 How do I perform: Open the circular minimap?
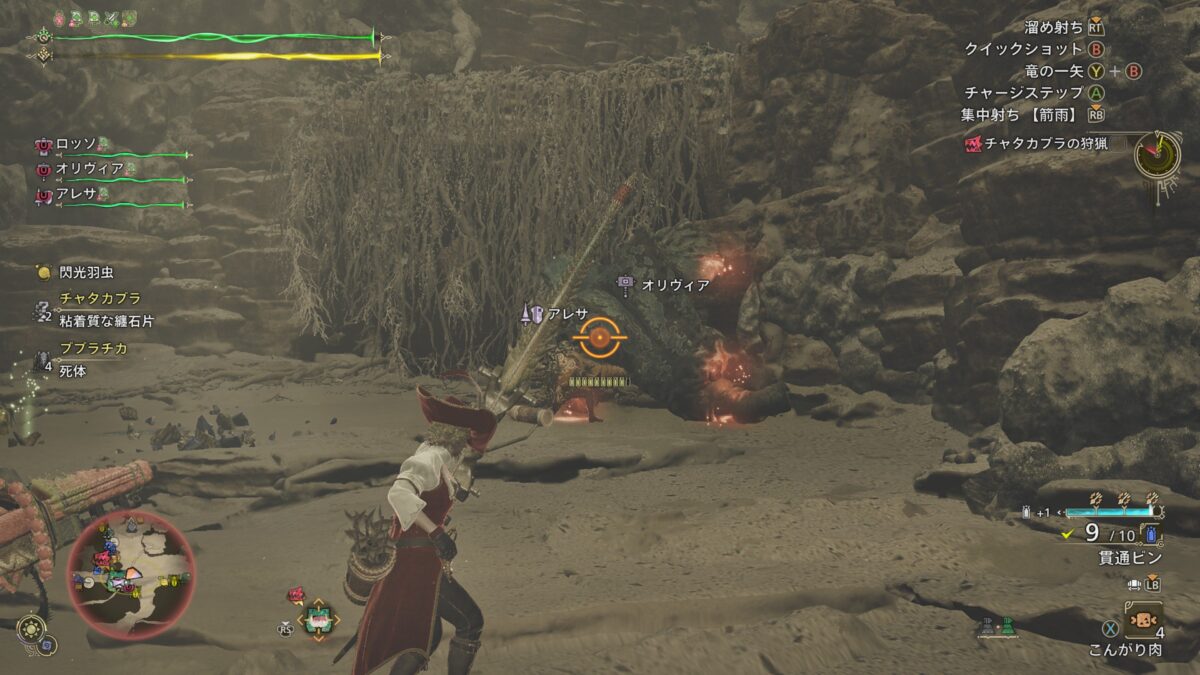(x=131, y=574)
